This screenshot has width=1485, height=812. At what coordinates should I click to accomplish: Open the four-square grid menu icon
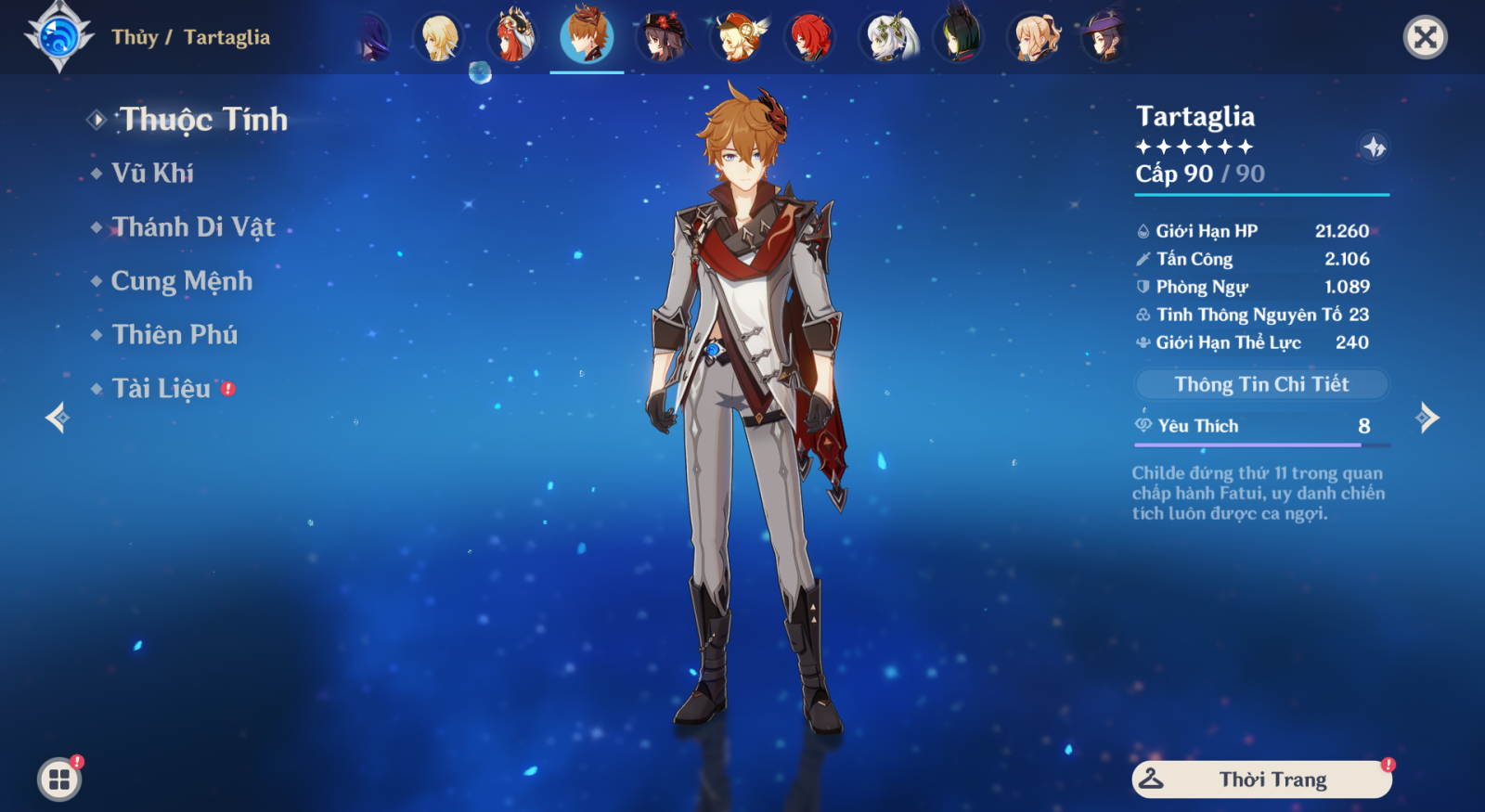point(59,780)
